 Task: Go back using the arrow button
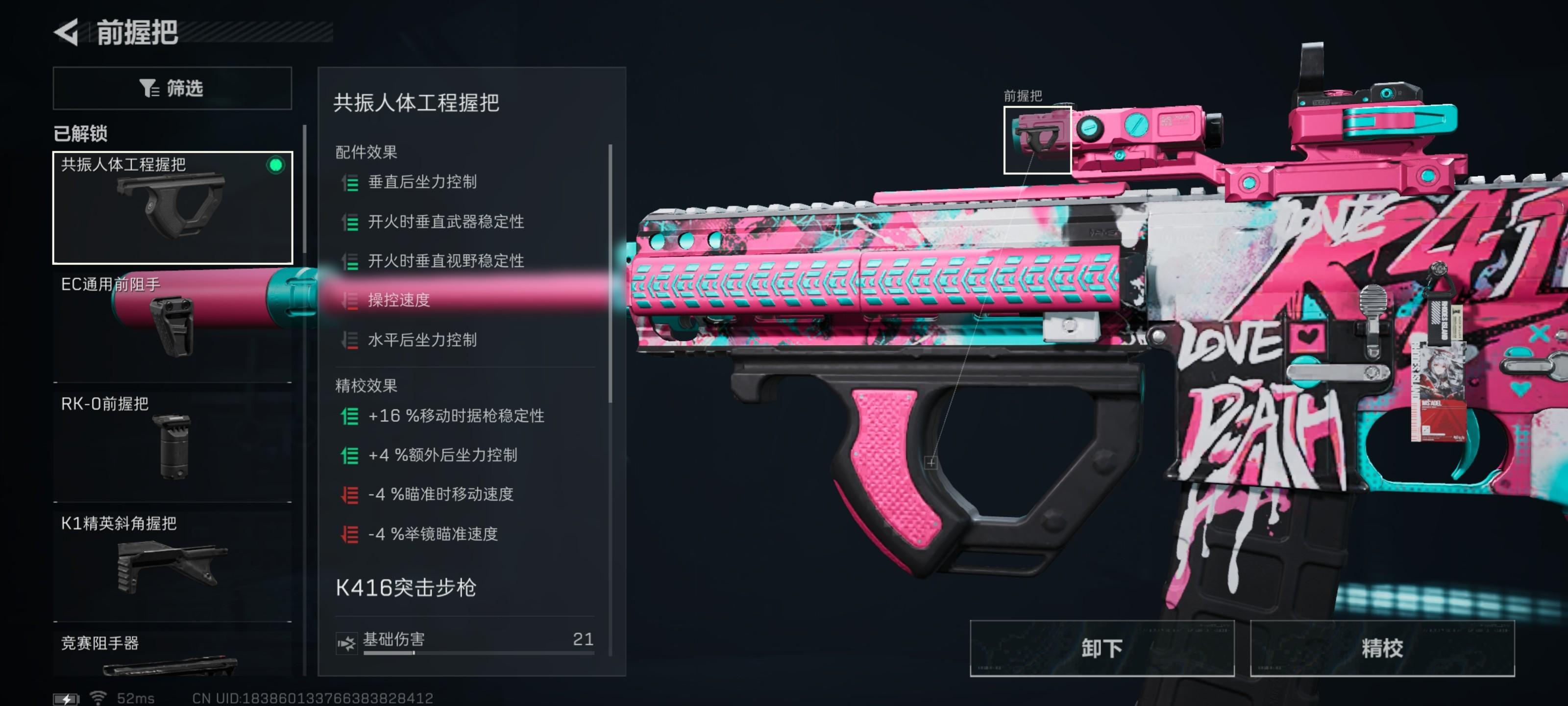[x=67, y=32]
